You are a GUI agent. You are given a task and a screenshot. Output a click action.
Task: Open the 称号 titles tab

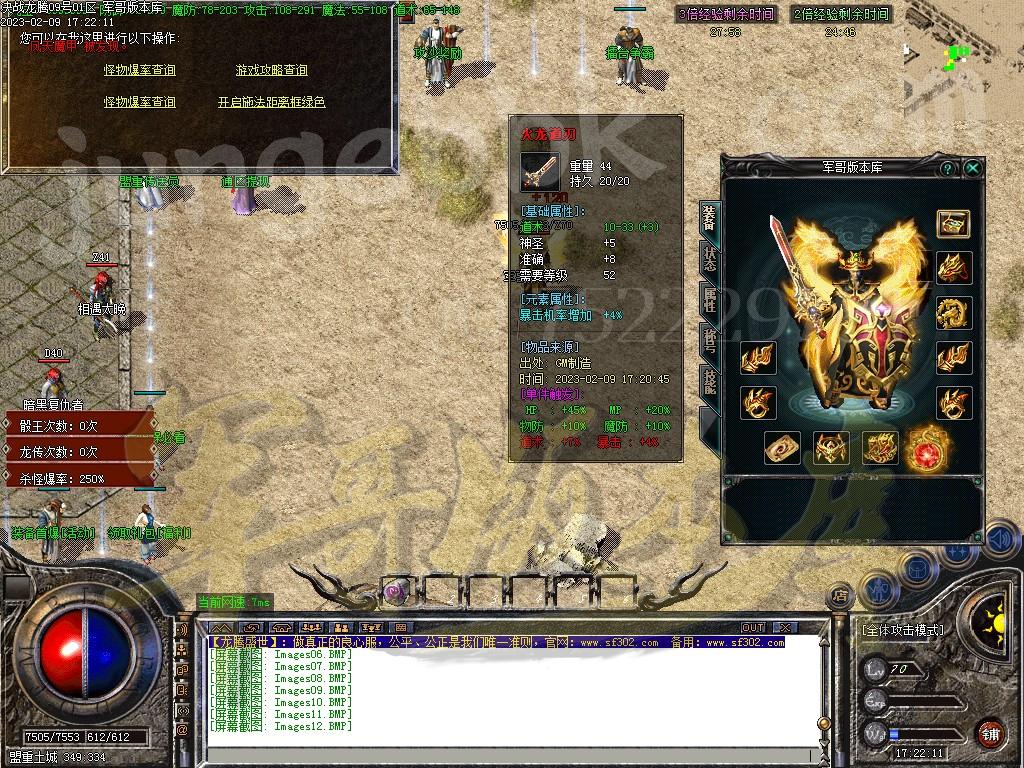709,341
